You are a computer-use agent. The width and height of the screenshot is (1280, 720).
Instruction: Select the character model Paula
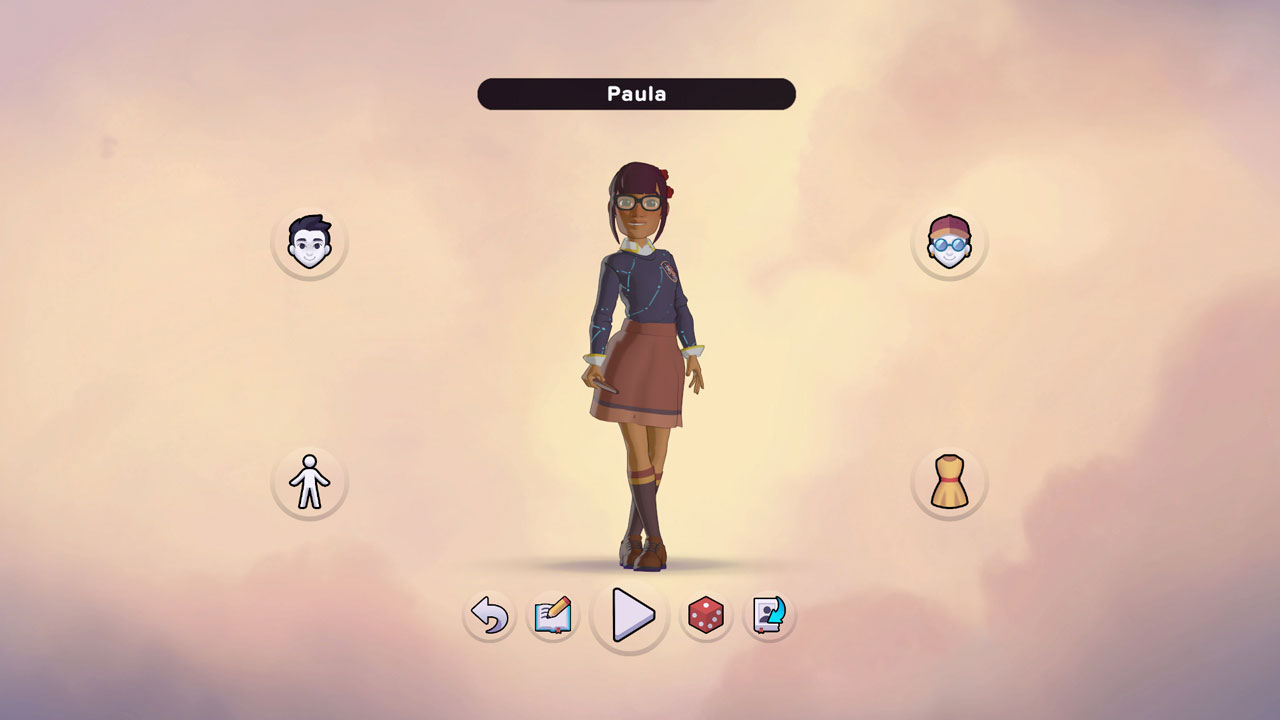640,350
